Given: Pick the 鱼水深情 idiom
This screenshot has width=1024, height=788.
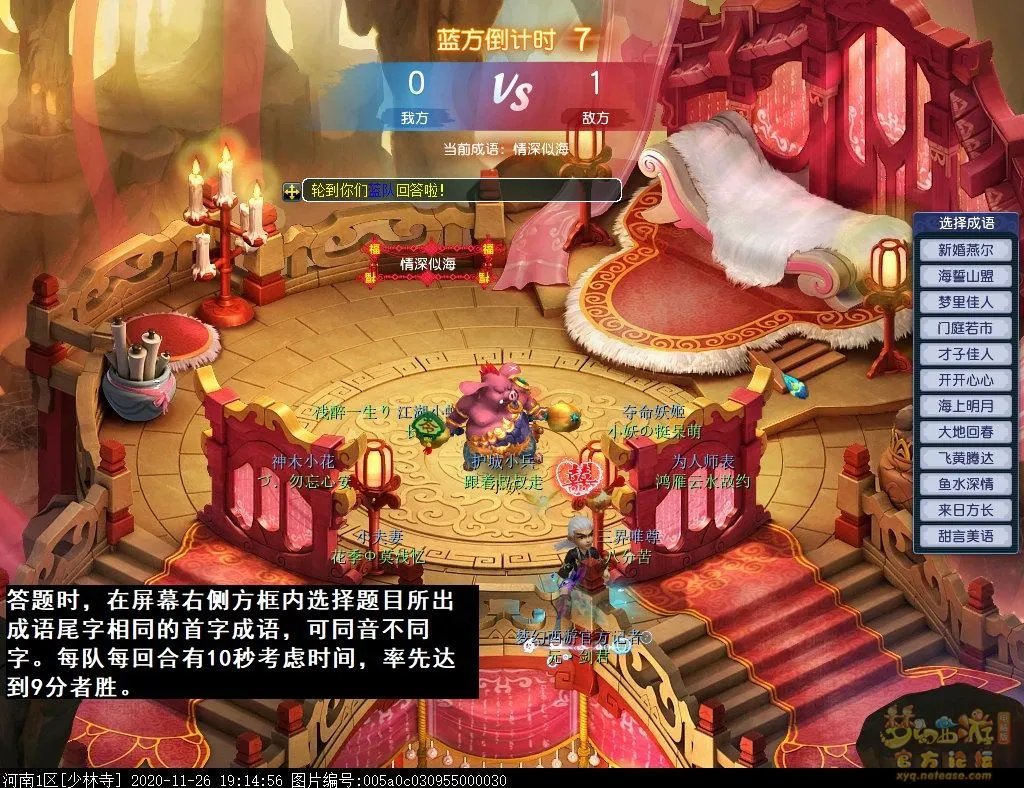Looking at the screenshot, I should tap(965, 484).
